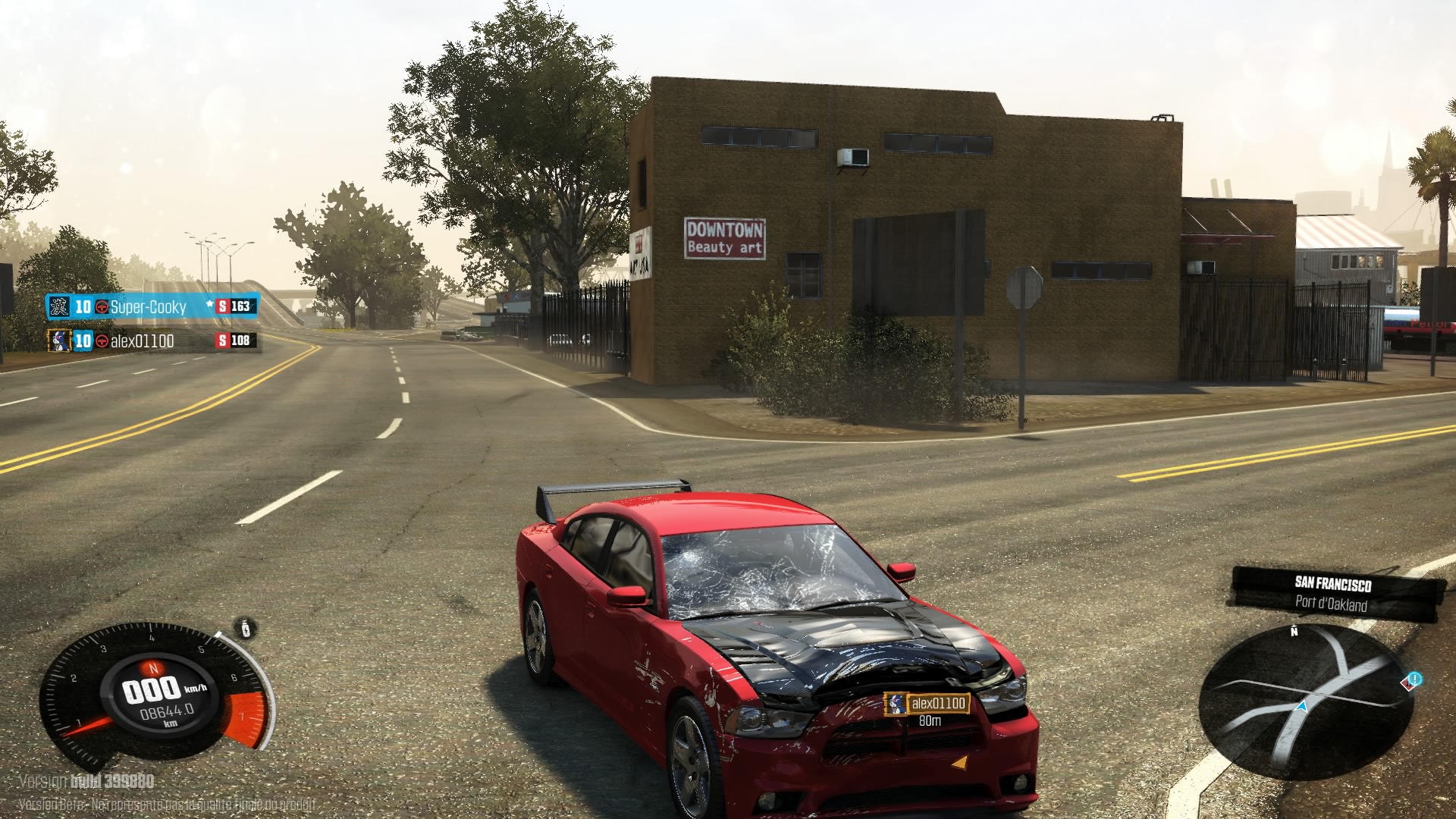Click the nitro bottle icon above the speedometer
The image size is (1456, 819).
tap(246, 629)
